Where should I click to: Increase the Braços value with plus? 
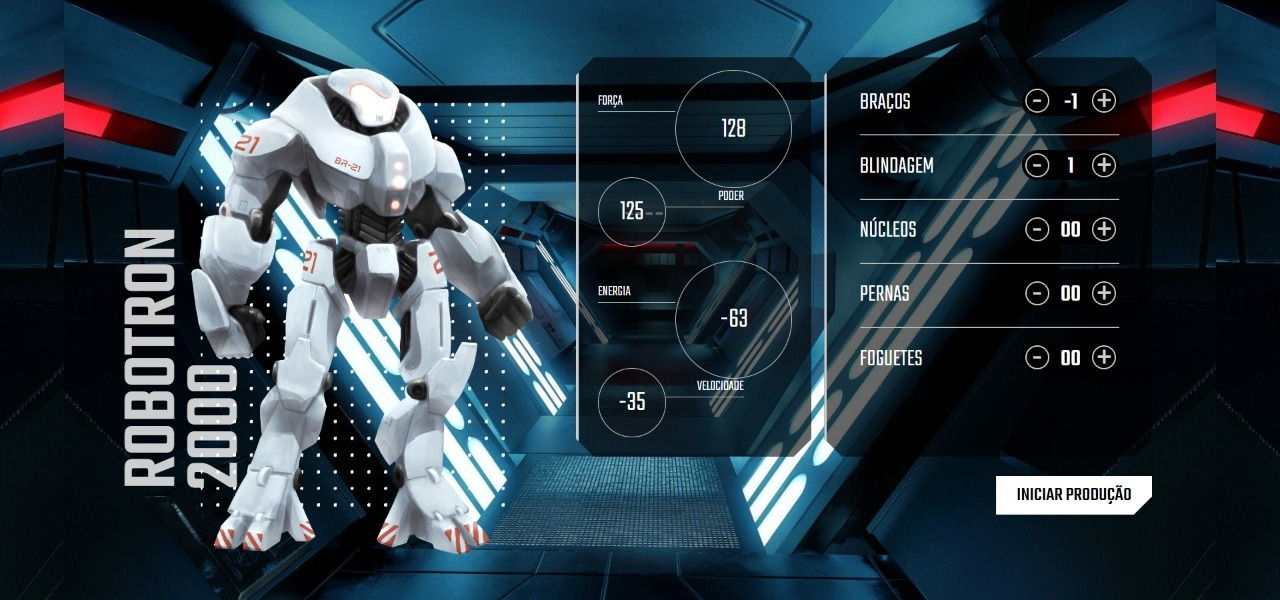click(1103, 101)
